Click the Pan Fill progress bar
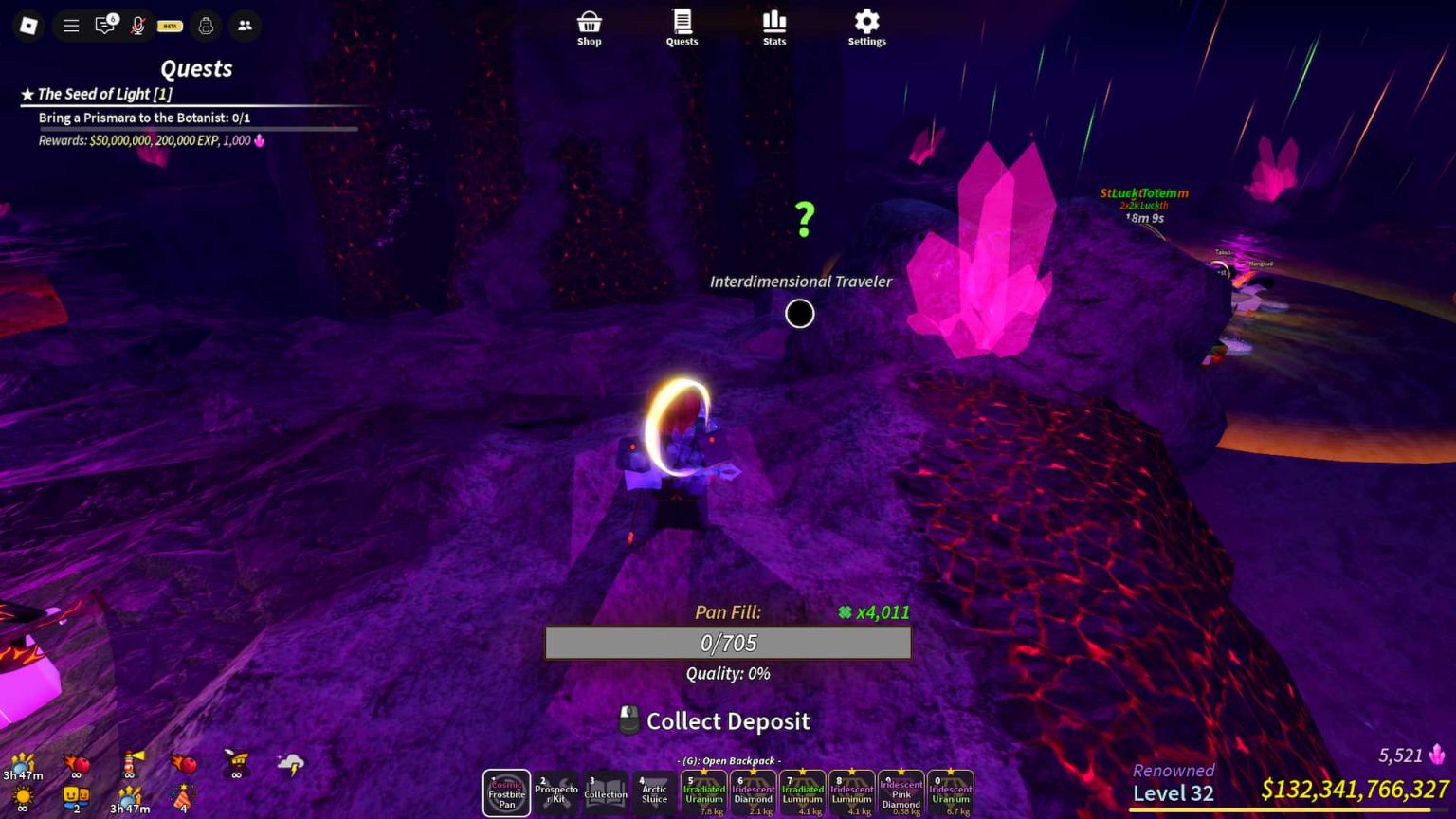Screen dimensions: 1456x819 [726, 643]
